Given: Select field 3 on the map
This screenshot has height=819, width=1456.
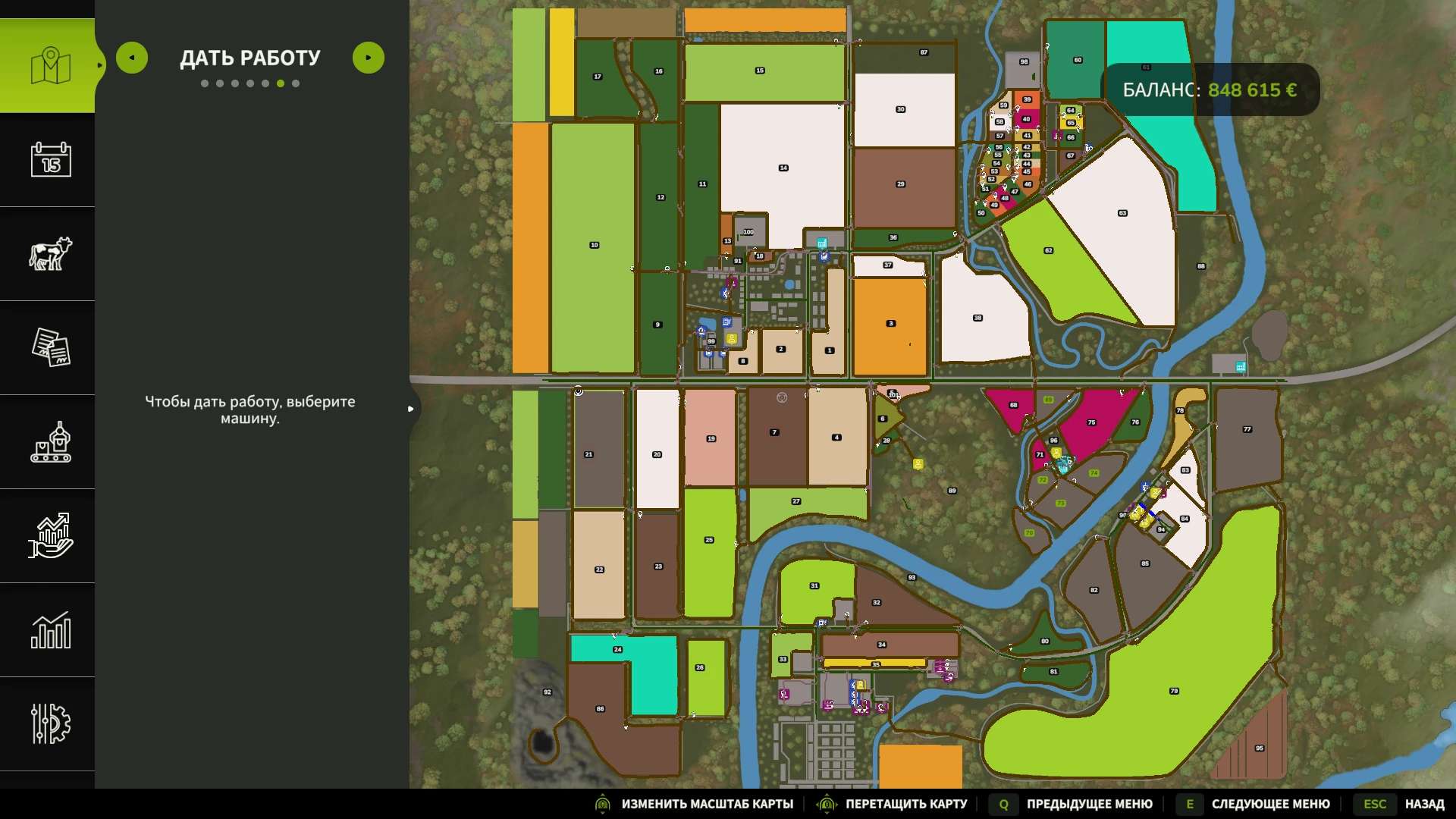Looking at the screenshot, I should pos(891,324).
